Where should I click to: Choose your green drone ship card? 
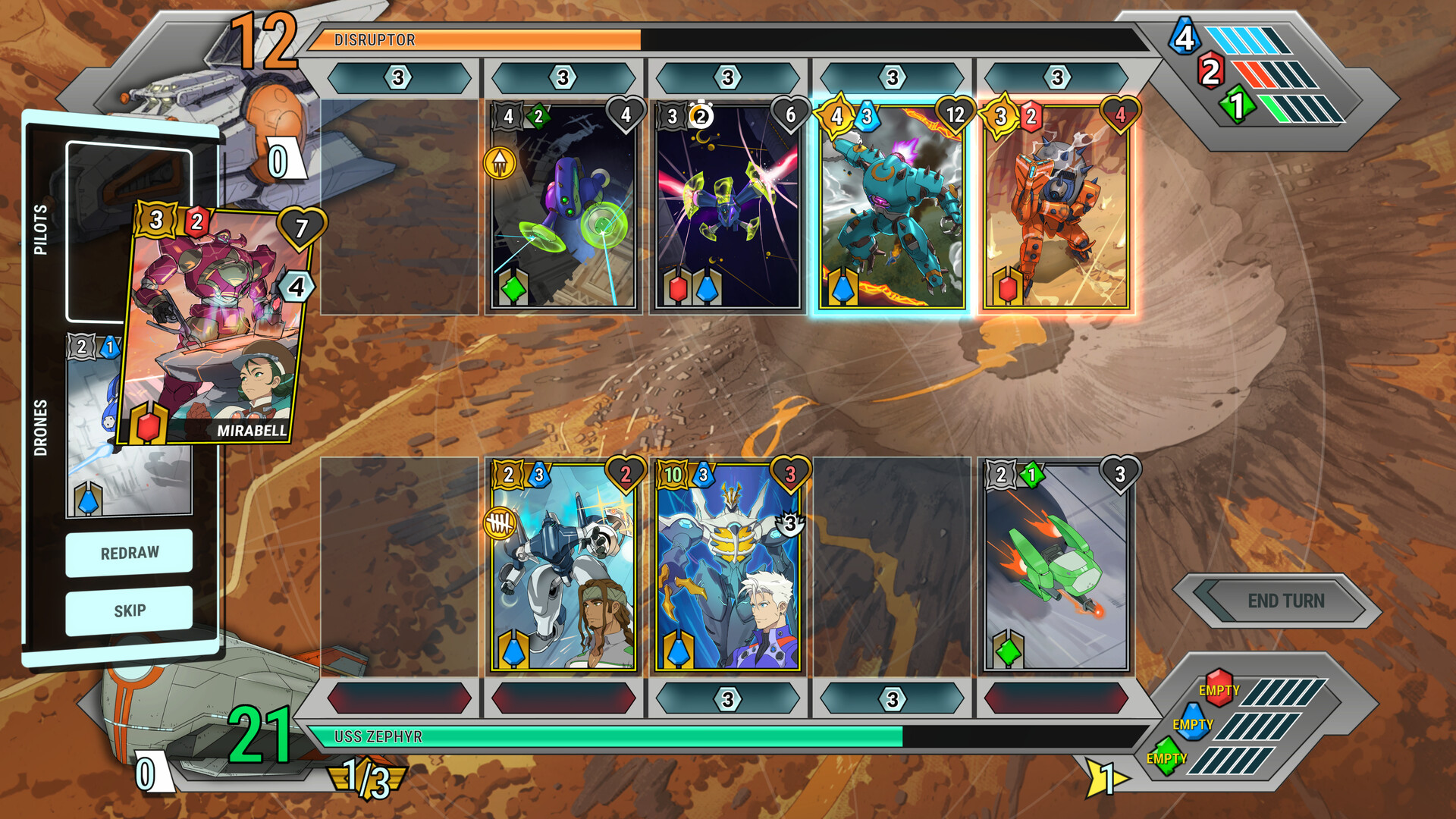[1056, 569]
